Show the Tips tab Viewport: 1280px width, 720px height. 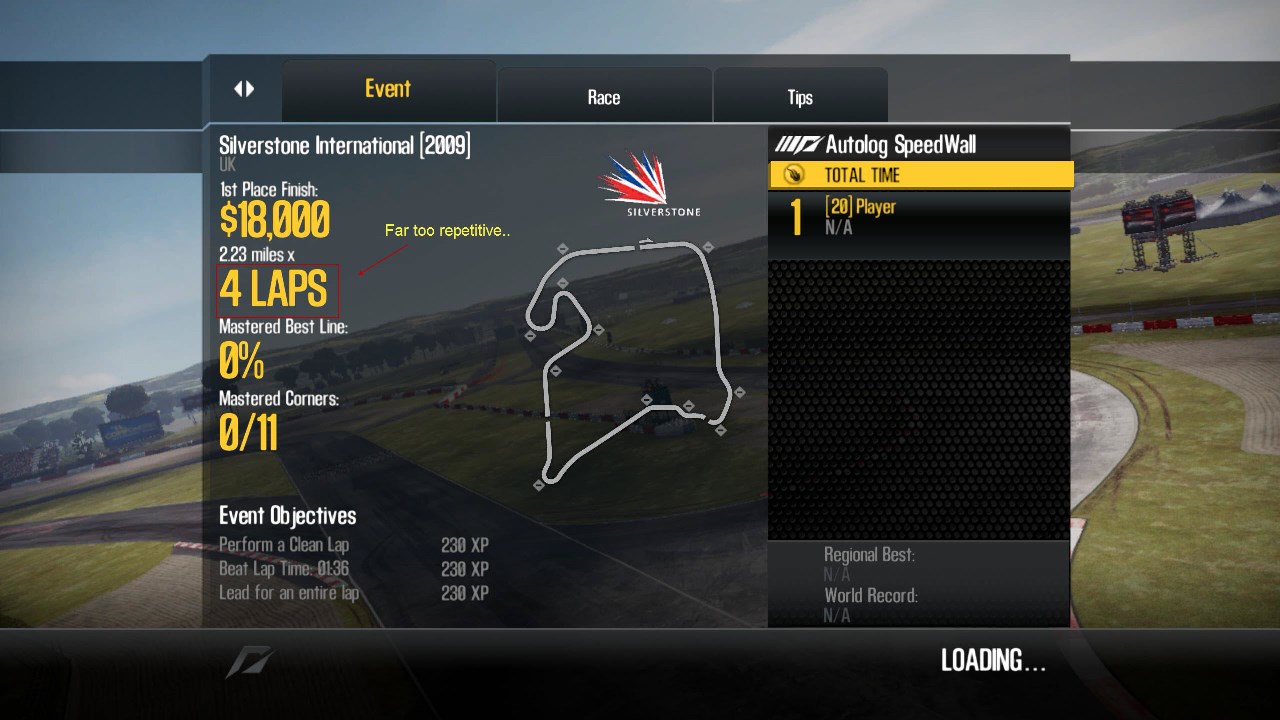(x=800, y=97)
